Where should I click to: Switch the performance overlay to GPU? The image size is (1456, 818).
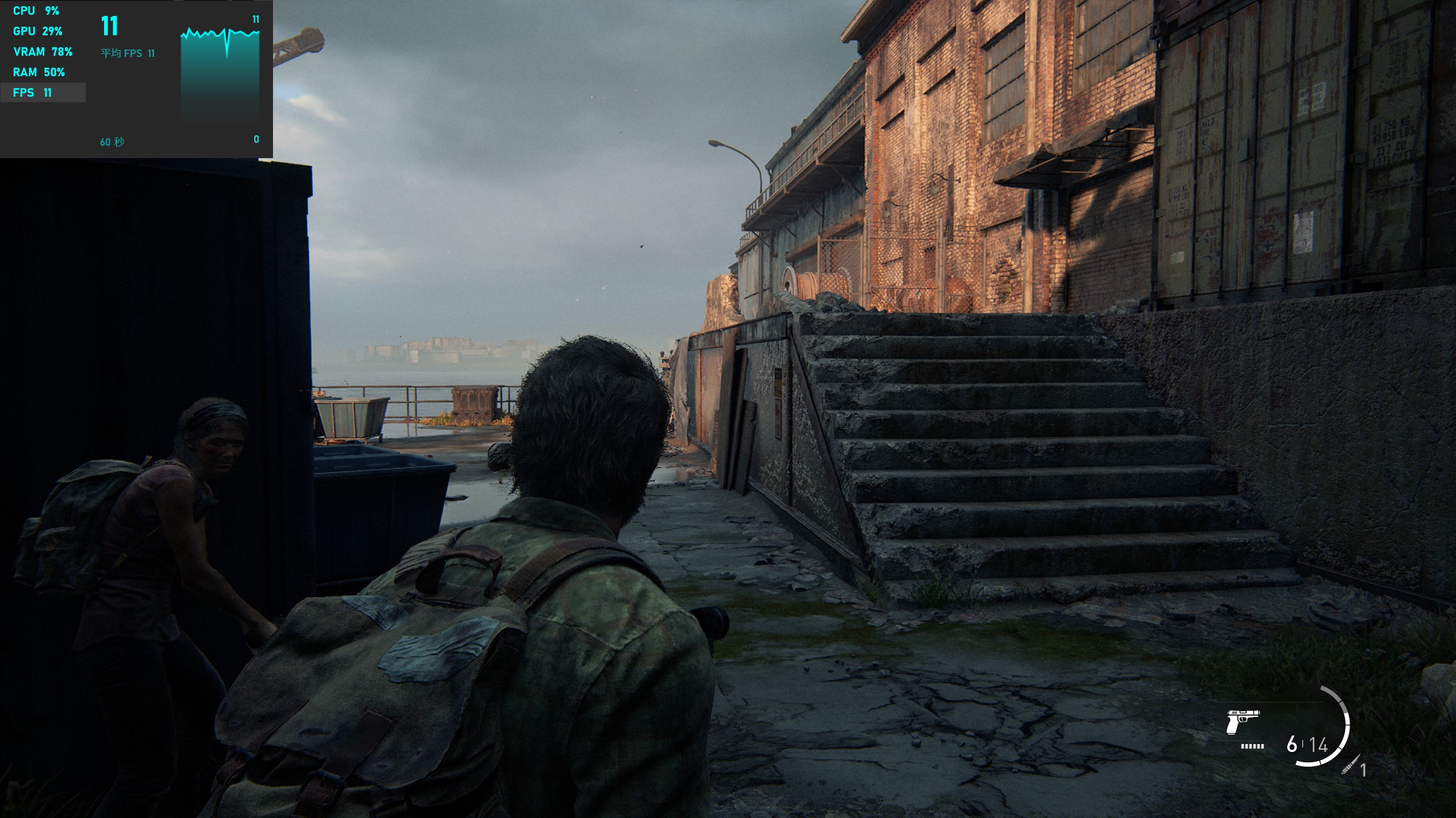click(38, 31)
